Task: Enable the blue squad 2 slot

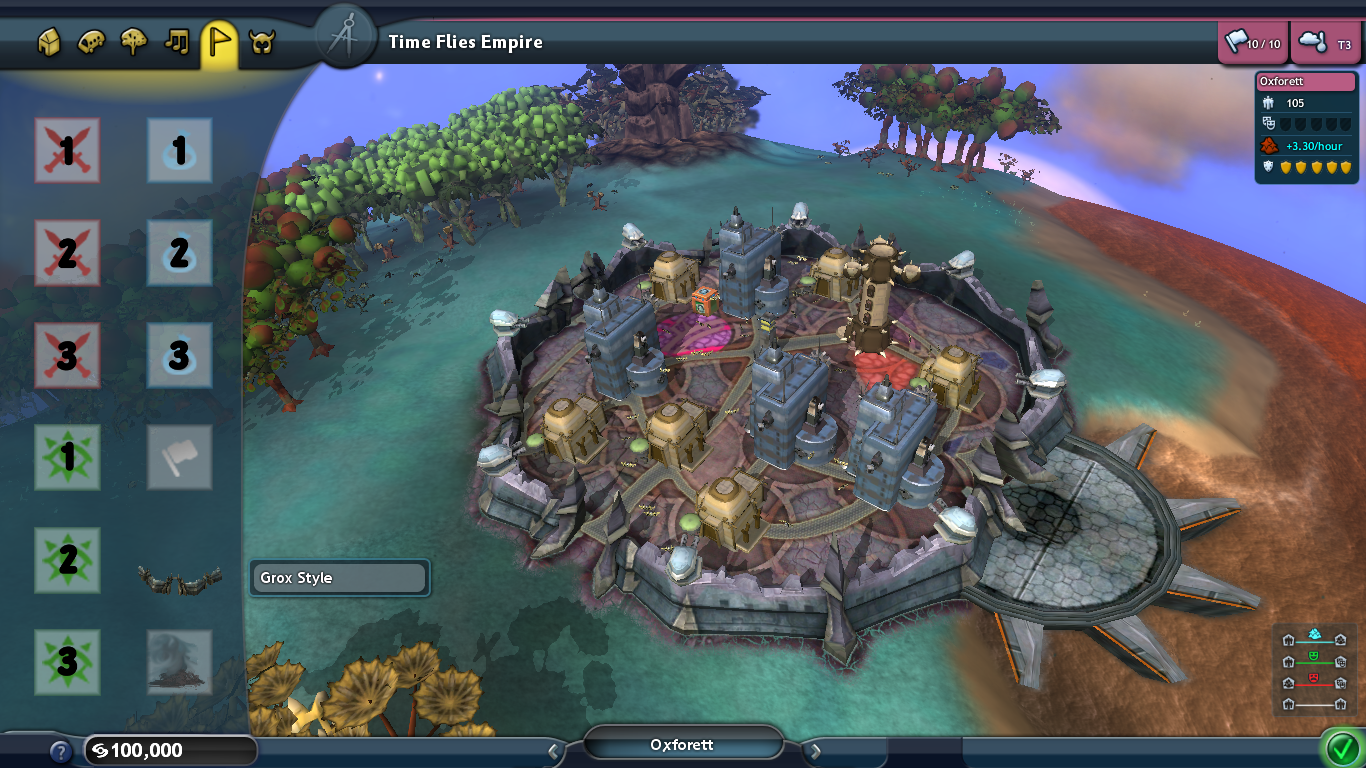Action: [x=180, y=255]
